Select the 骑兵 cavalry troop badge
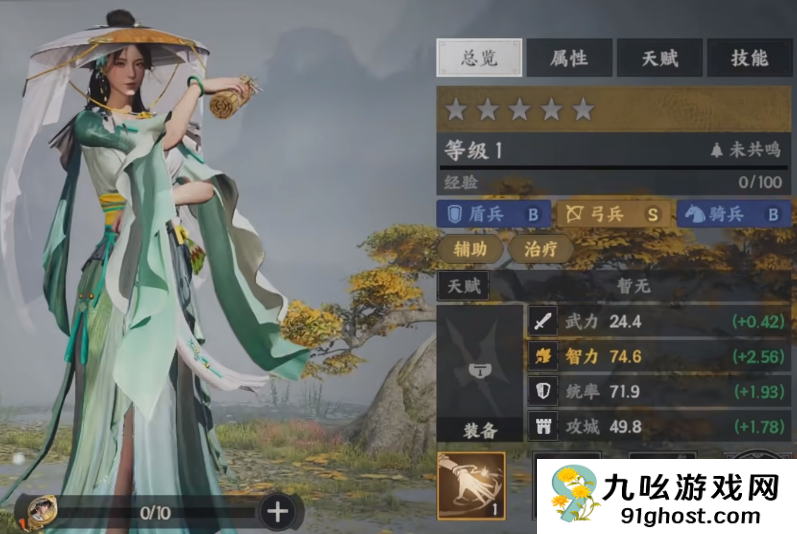This screenshot has height=534, width=797. coord(733,214)
